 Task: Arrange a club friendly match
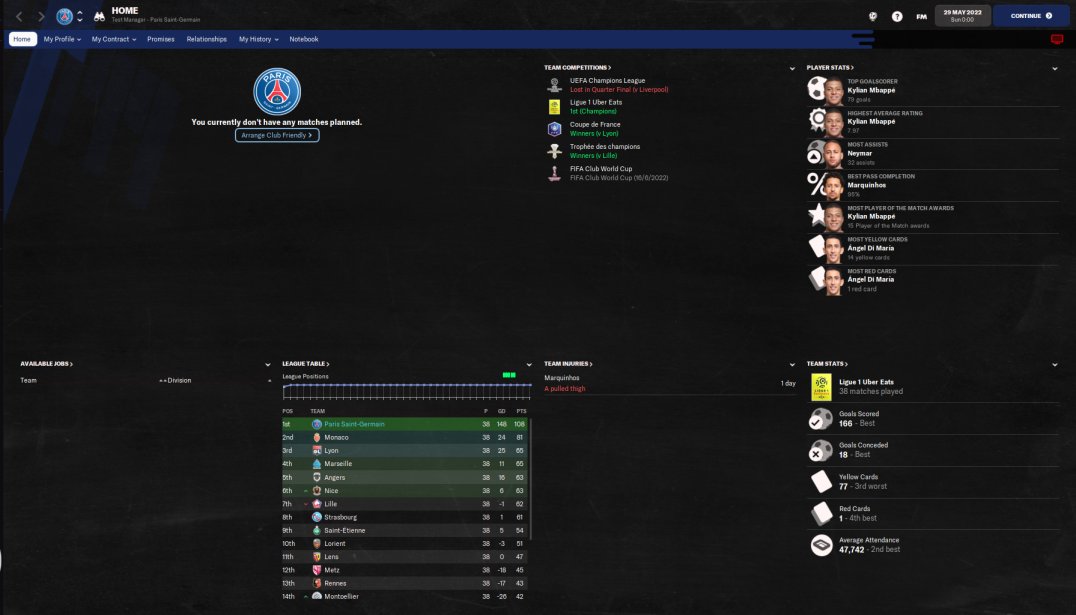(x=277, y=135)
